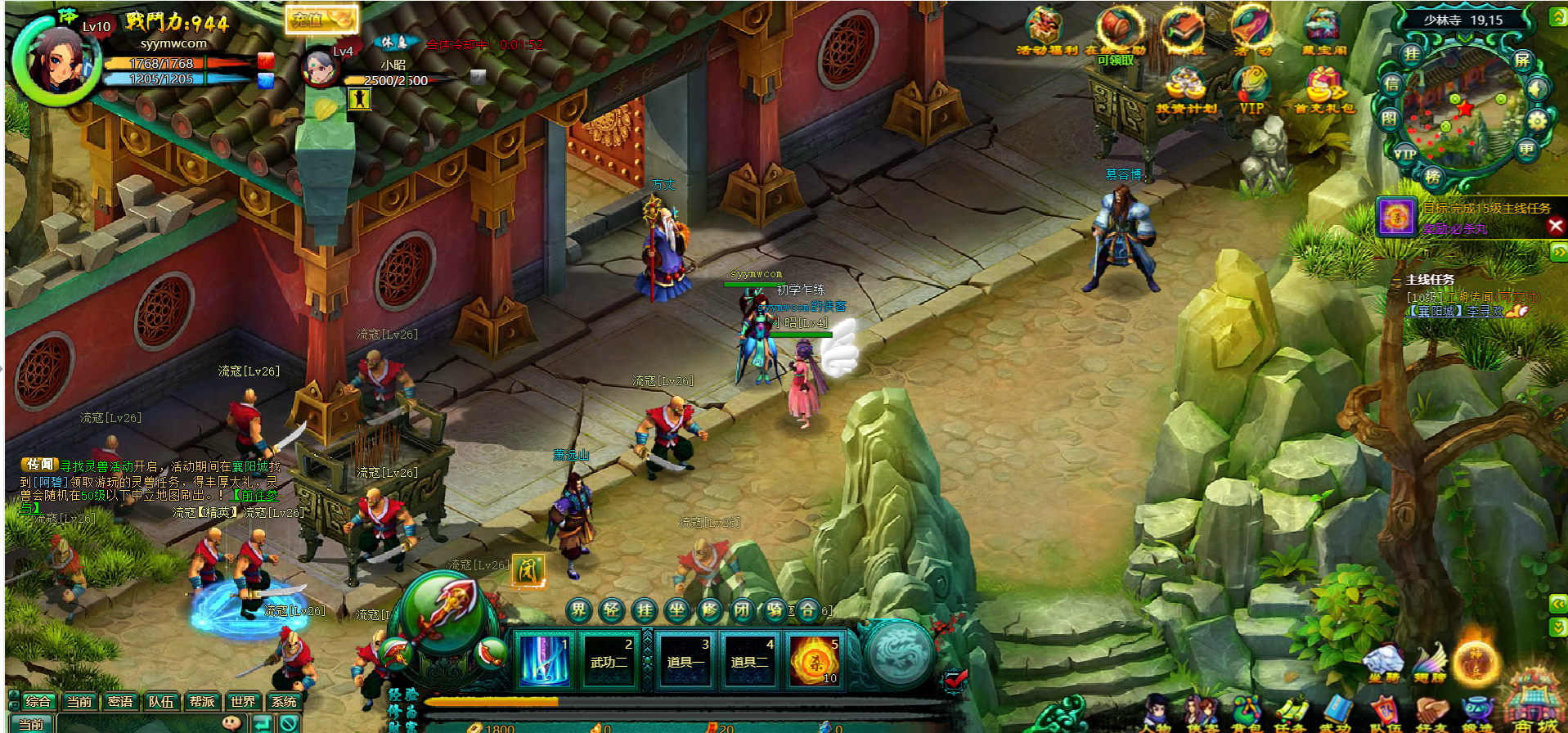Image resolution: width=1568 pixels, height=733 pixels.
Task: Follow the 【襄阳城】李寻欢 quest link
Action: (x=1455, y=311)
